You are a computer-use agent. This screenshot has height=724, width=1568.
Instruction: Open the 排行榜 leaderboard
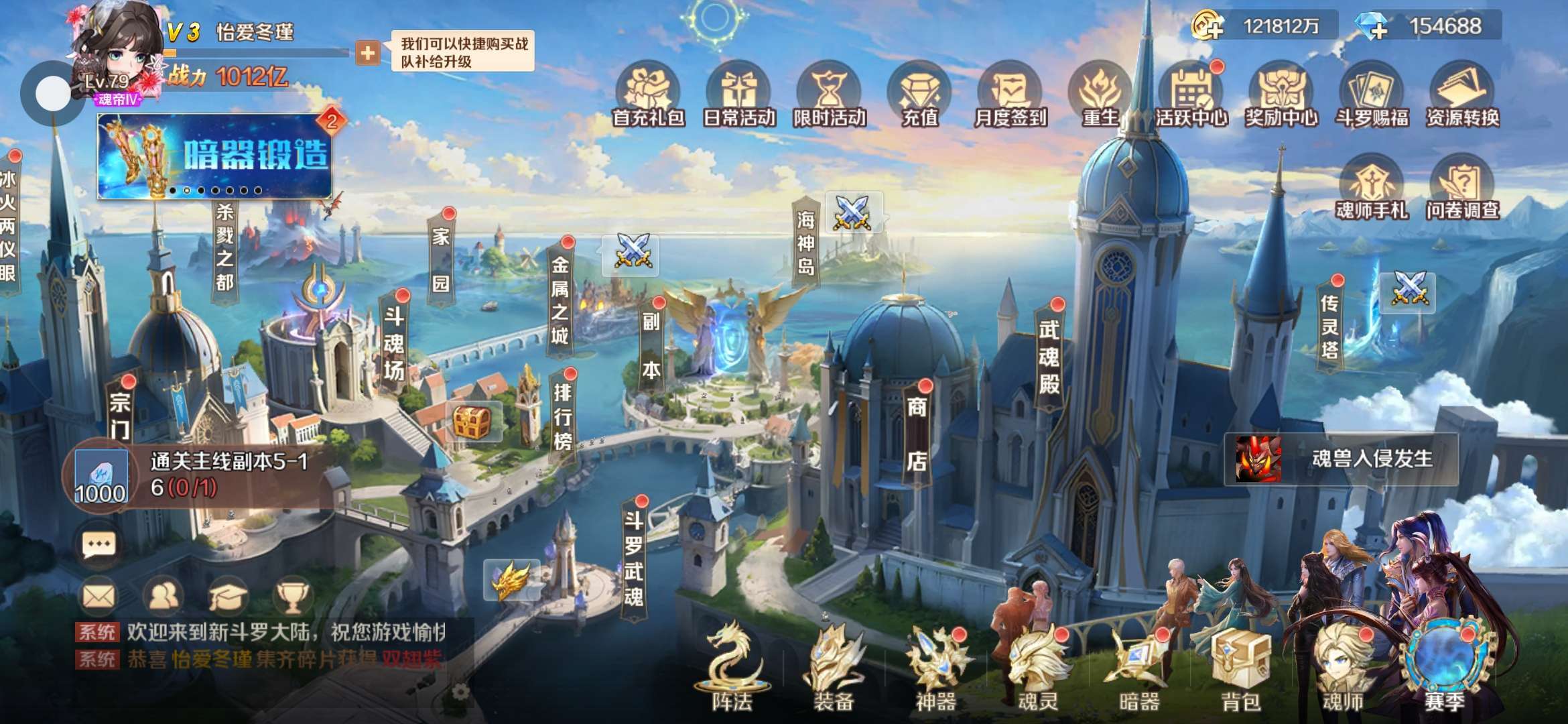click(x=563, y=416)
